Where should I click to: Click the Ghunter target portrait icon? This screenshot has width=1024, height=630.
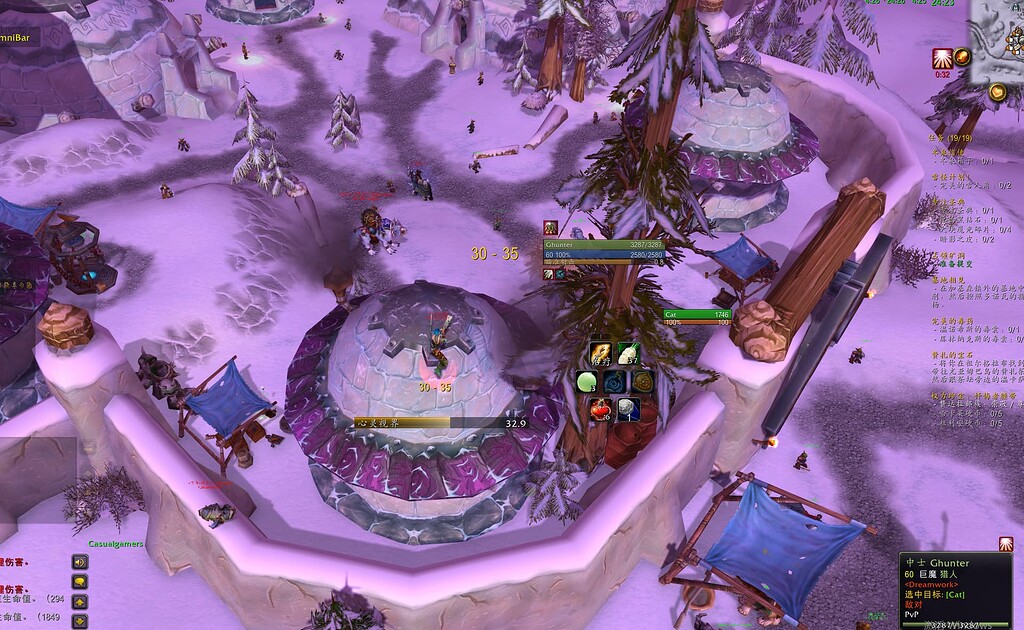(550, 228)
